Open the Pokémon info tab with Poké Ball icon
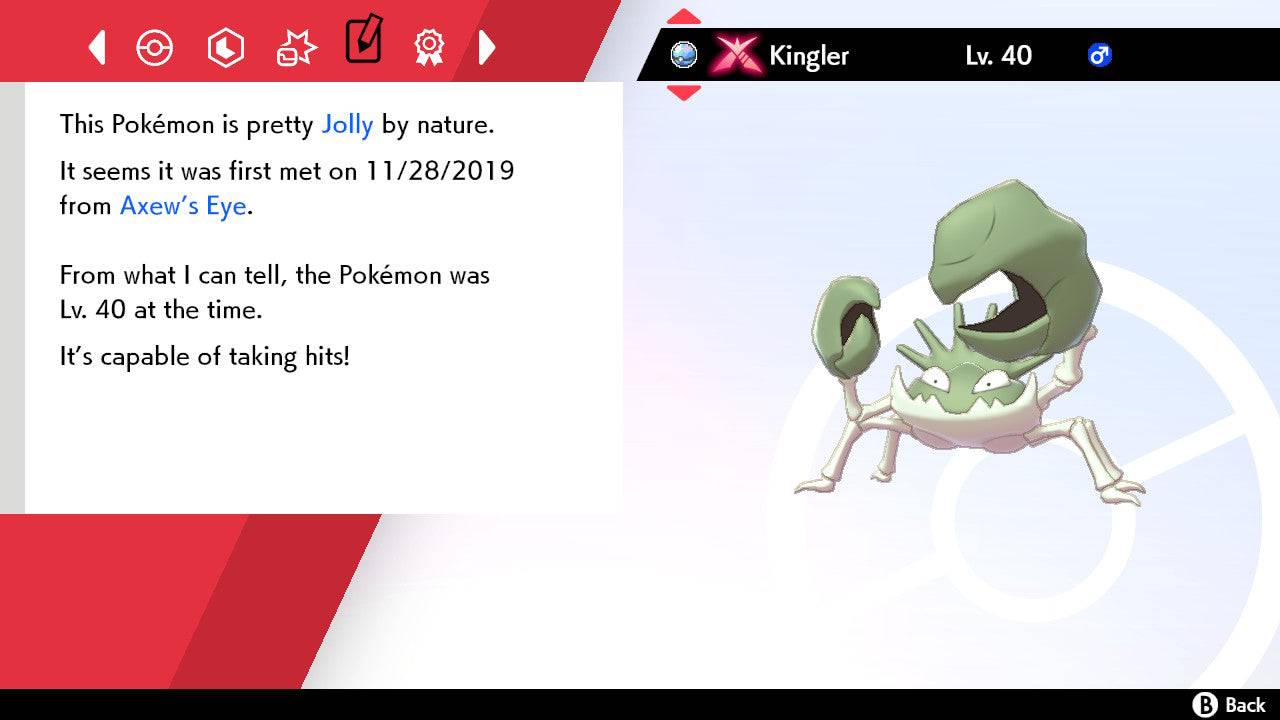The width and height of the screenshot is (1280, 720). click(x=155, y=46)
